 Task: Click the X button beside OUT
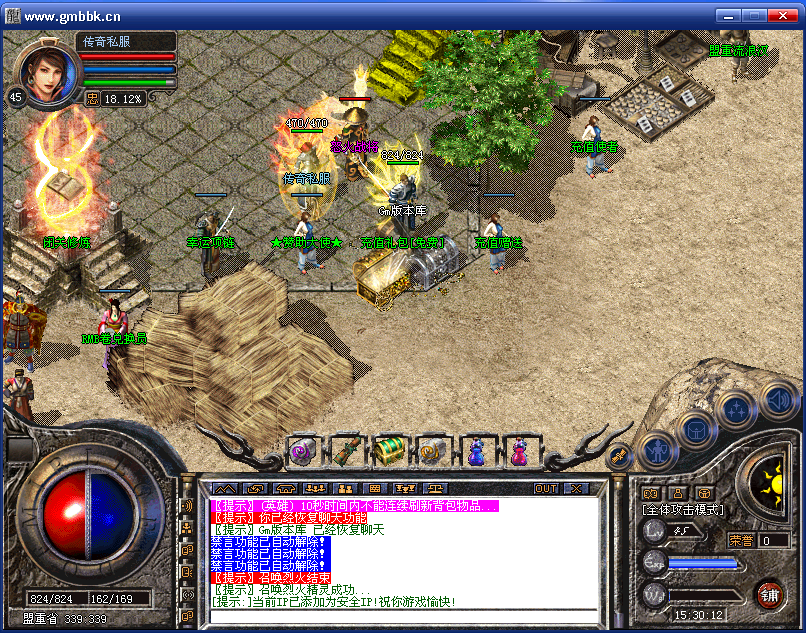(x=576, y=488)
